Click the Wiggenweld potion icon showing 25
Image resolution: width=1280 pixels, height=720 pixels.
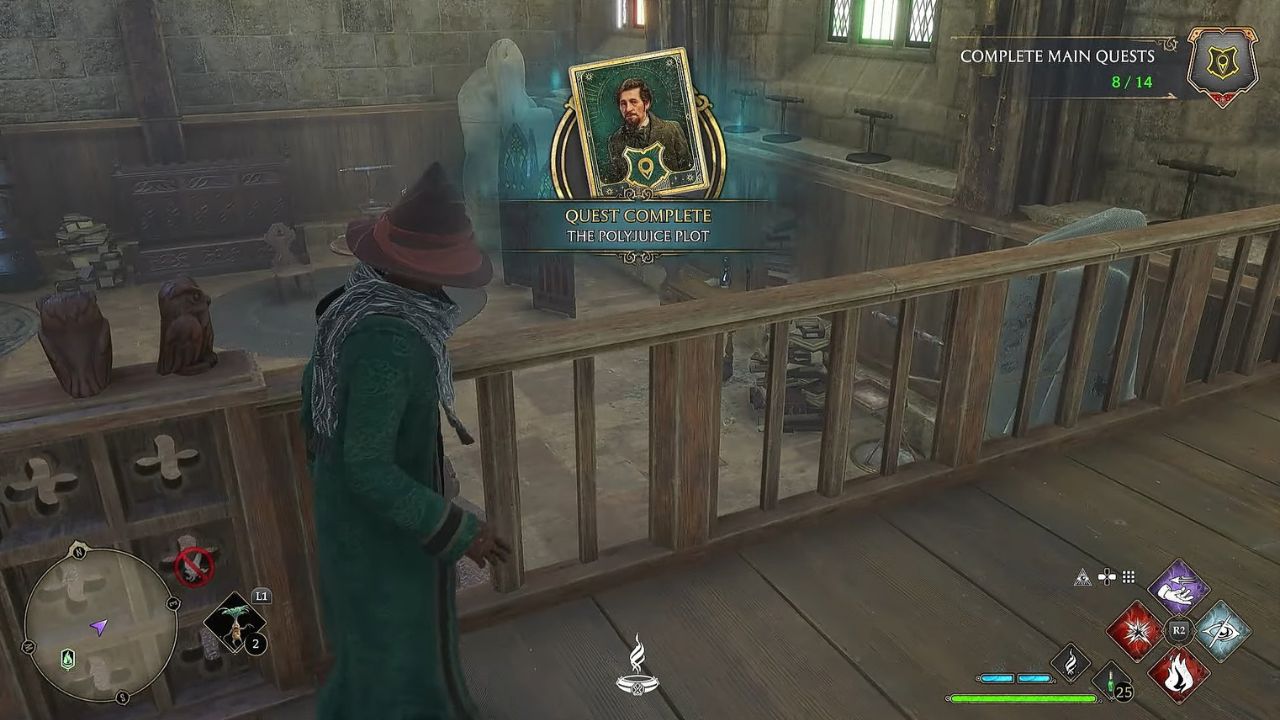click(x=1110, y=681)
